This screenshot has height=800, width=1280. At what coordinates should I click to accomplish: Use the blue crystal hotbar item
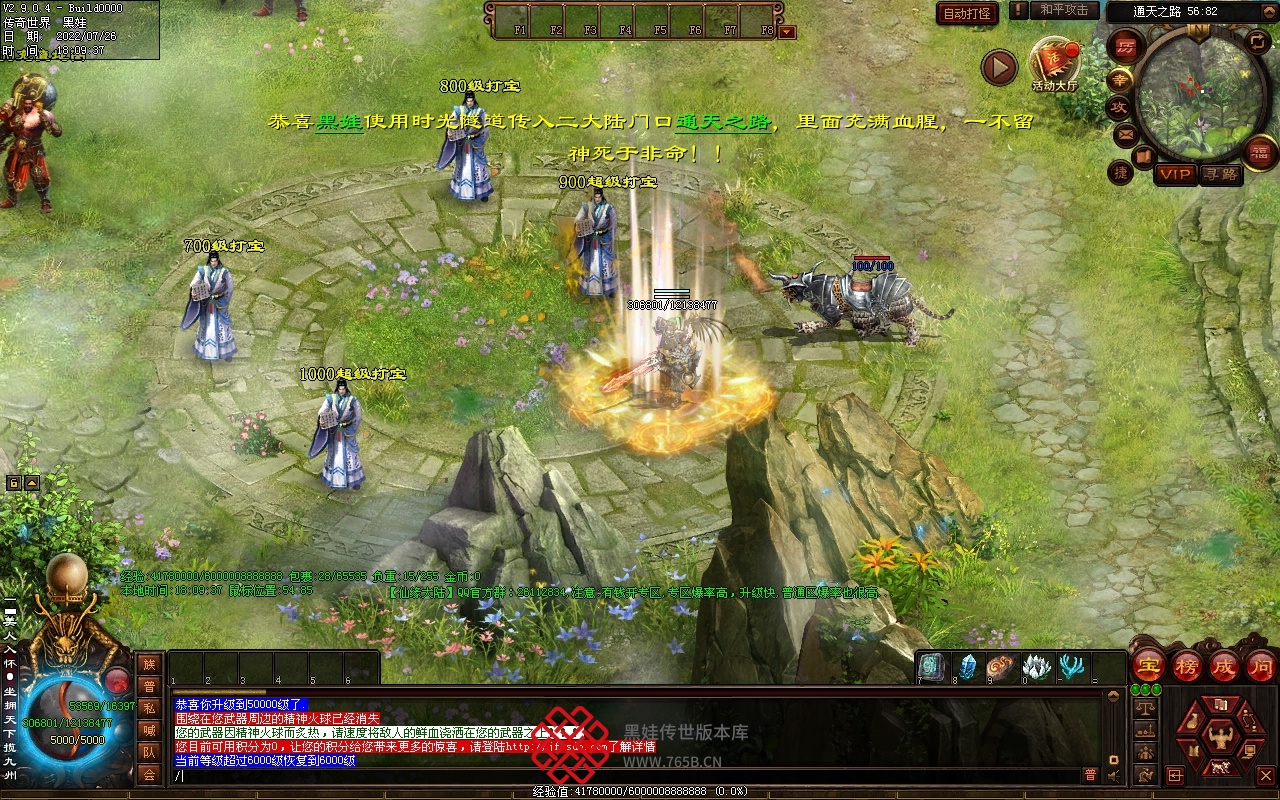[x=968, y=666]
